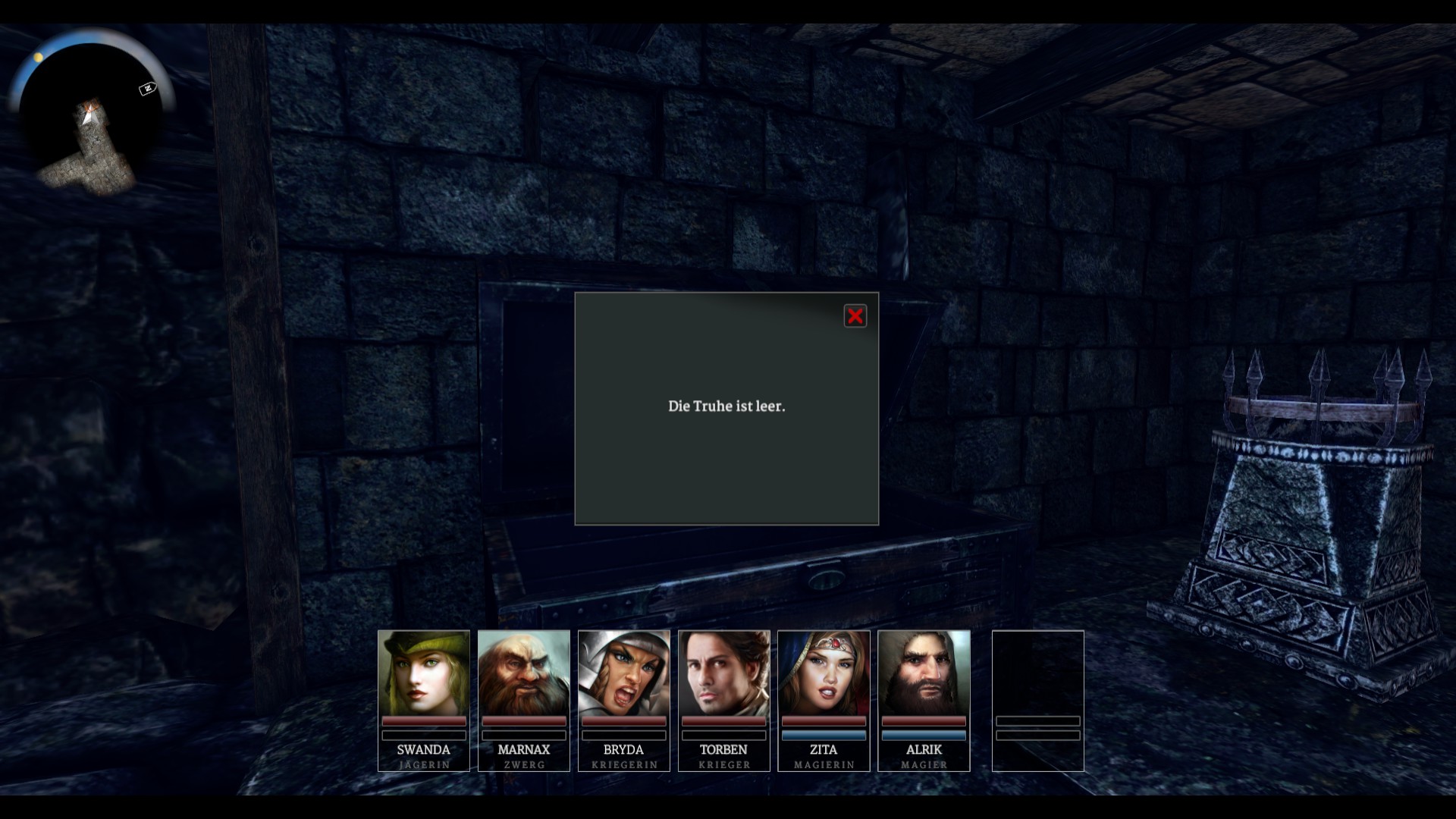Select Alrik the Magier portrait
Screen dimensions: 1456x819
pyautogui.click(x=924, y=673)
